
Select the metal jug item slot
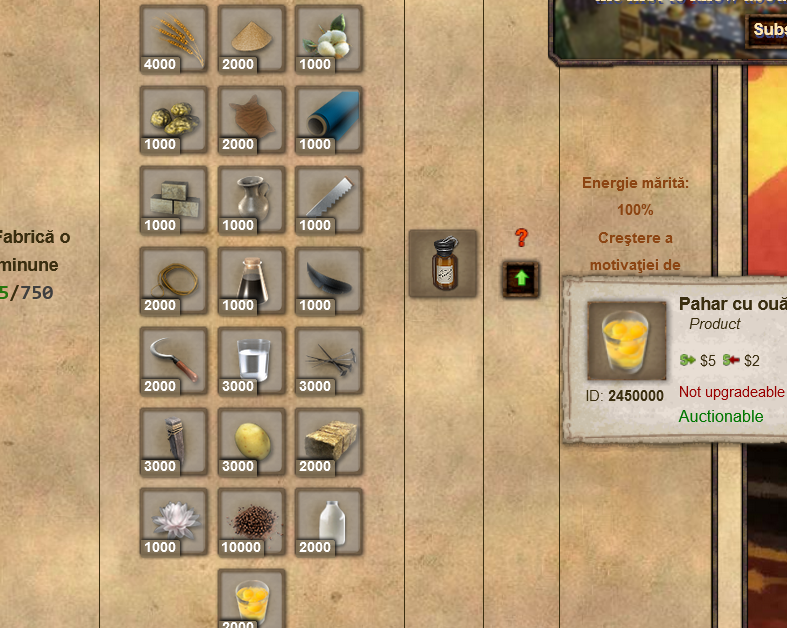click(x=251, y=200)
